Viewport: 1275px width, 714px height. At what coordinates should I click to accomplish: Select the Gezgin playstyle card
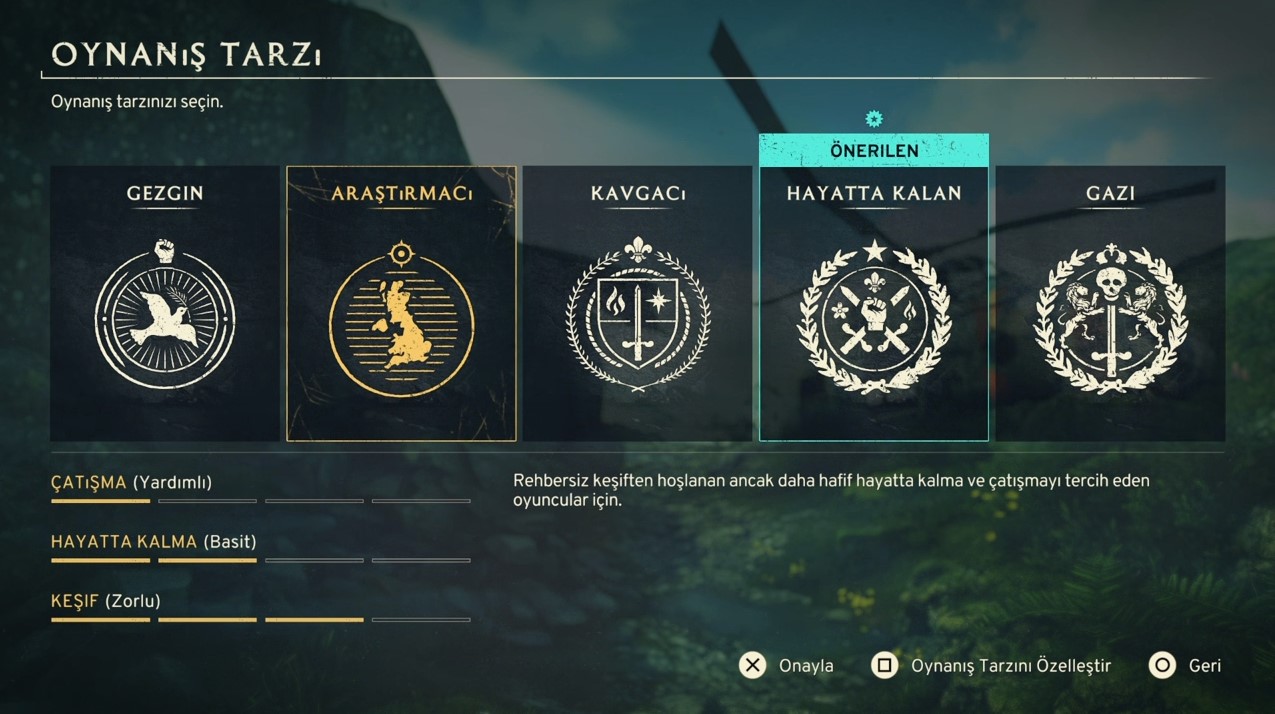(x=165, y=303)
